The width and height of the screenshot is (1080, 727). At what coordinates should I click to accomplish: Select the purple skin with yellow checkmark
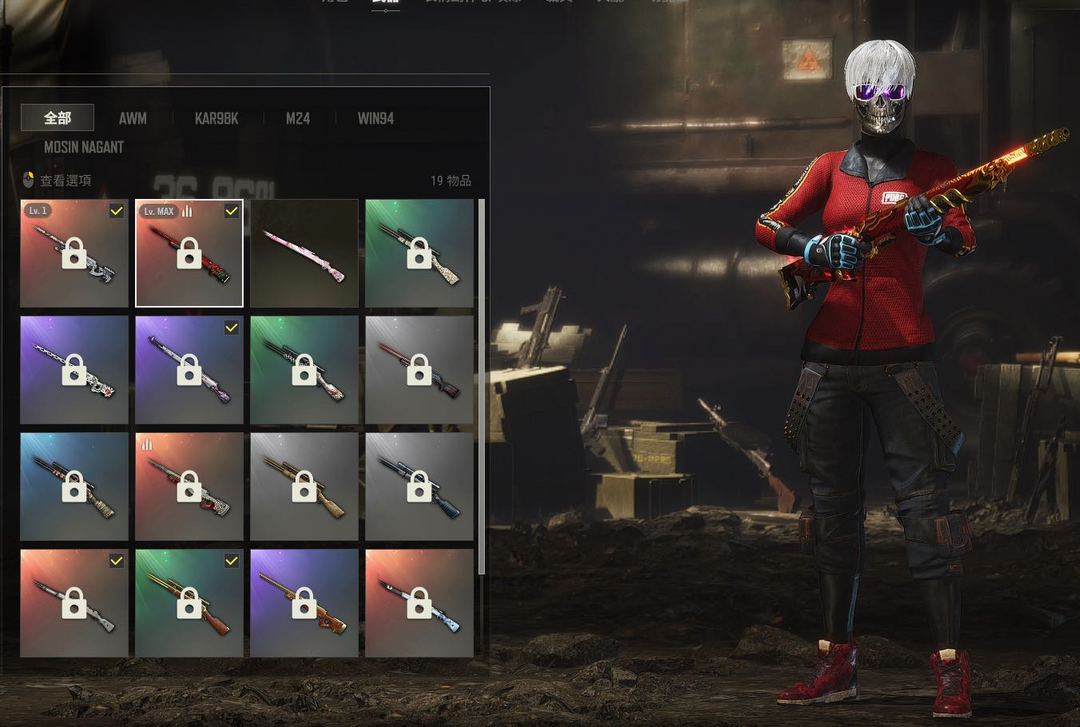[189, 370]
